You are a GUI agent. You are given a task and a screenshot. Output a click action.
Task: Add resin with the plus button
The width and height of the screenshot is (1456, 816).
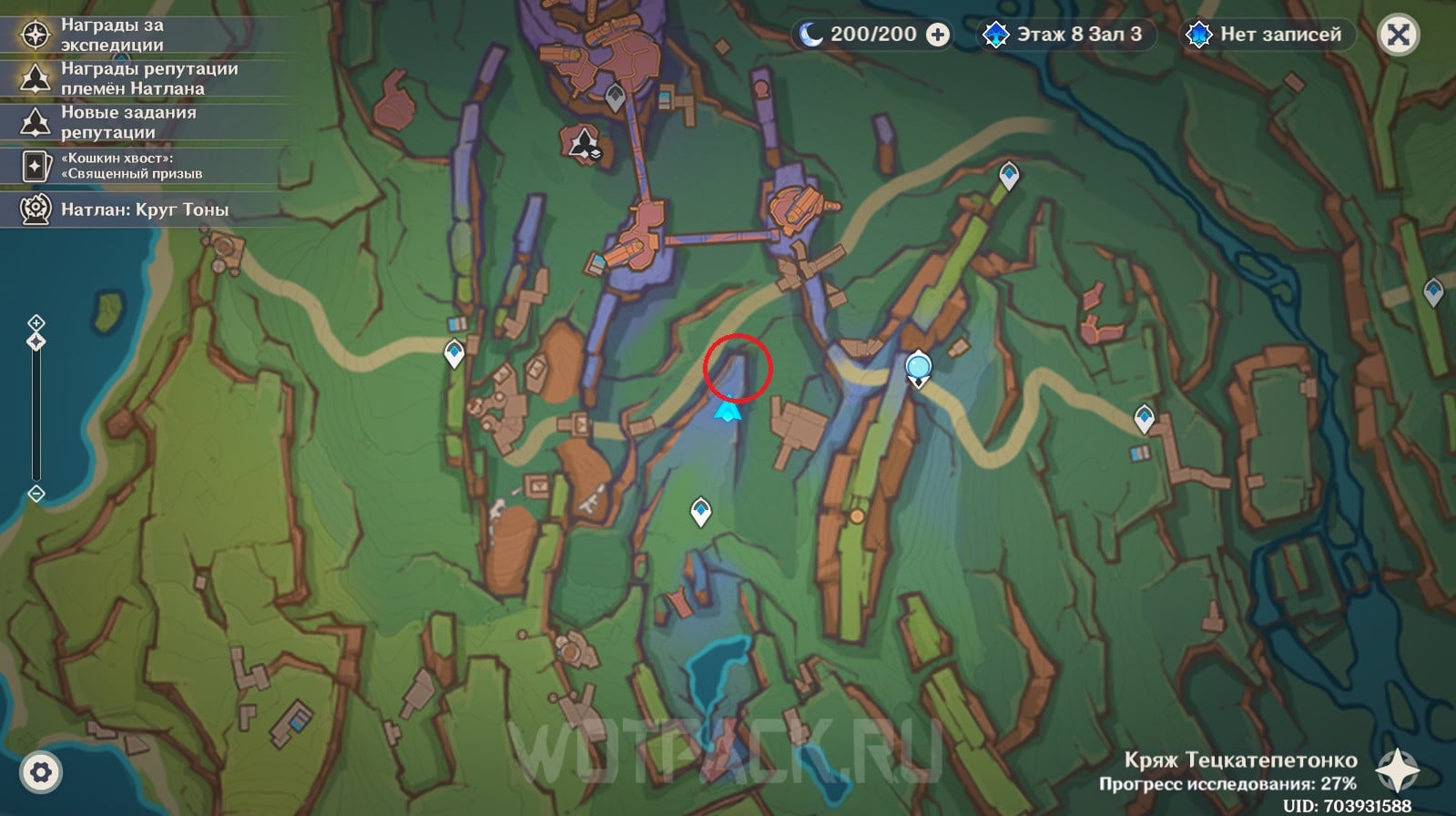tap(937, 36)
